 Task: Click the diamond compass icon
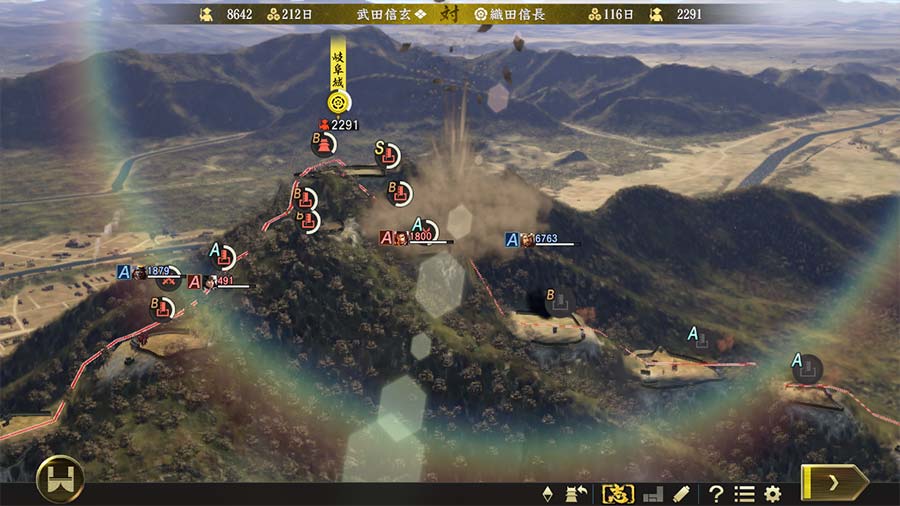click(x=547, y=493)
